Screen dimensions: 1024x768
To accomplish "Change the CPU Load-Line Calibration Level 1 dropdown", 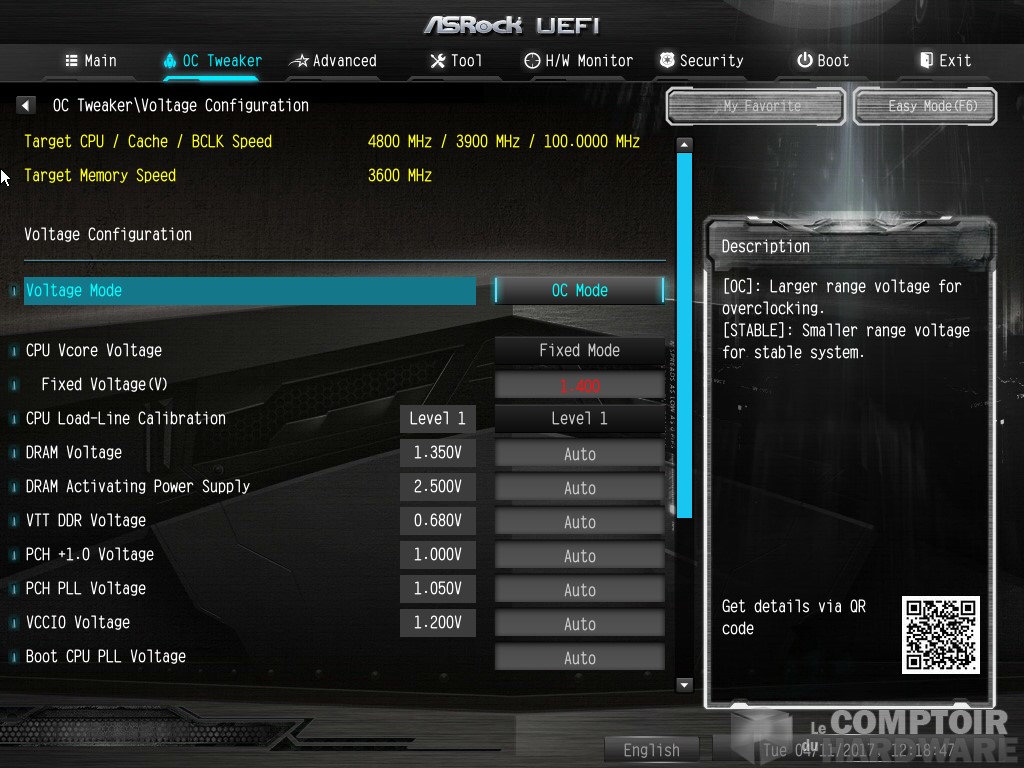I will 579,419.
